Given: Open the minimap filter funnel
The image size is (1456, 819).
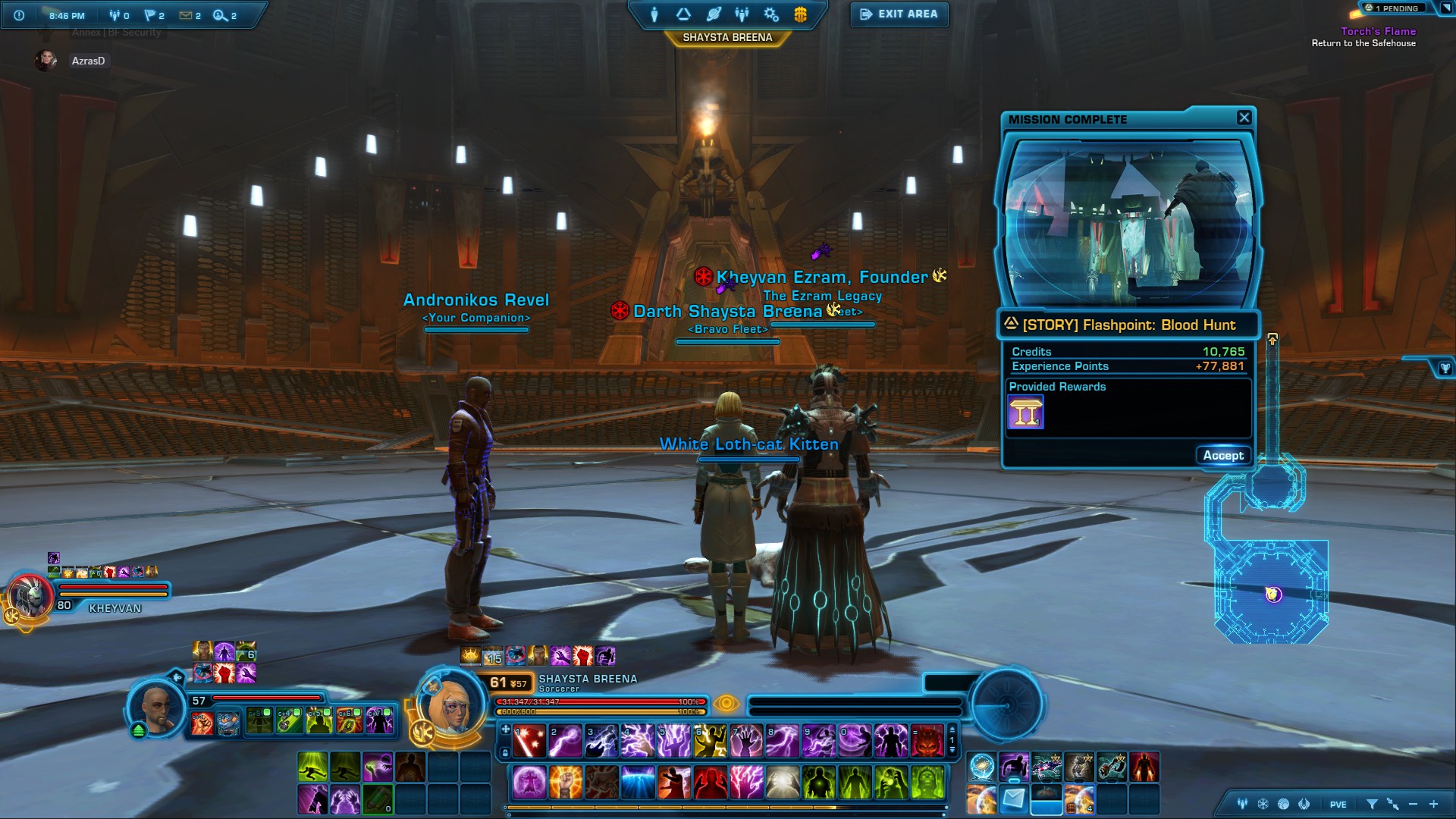Looking at the screenshot, I should click(1371, 804).
